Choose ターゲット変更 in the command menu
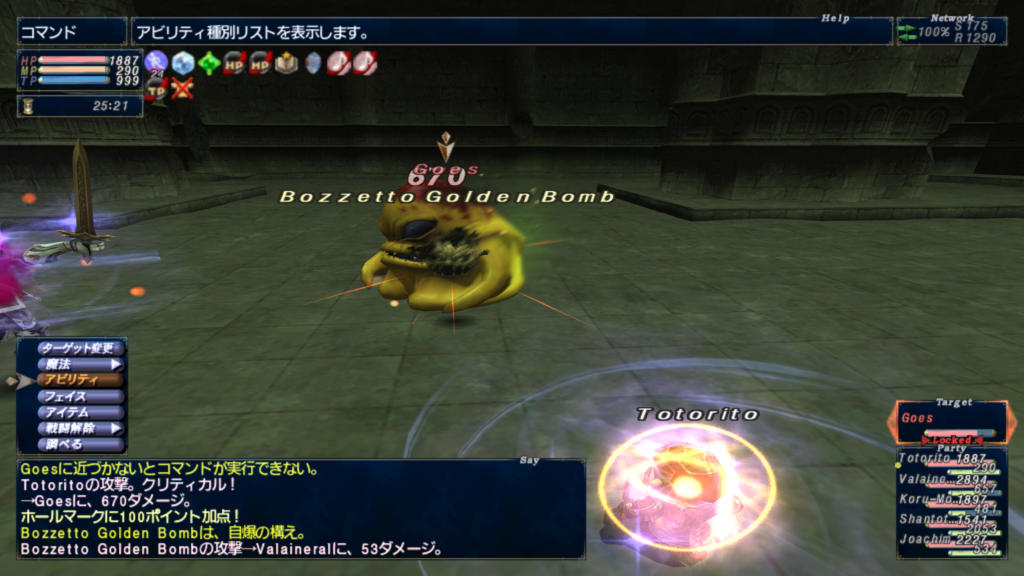The image size is (1024, 576). 81,348
